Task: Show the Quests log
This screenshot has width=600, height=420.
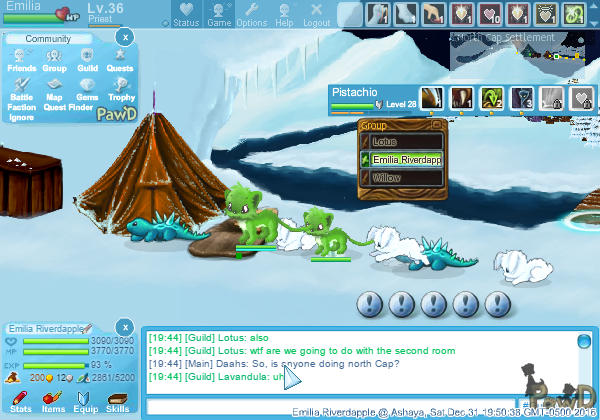Action: coord(120,61)
